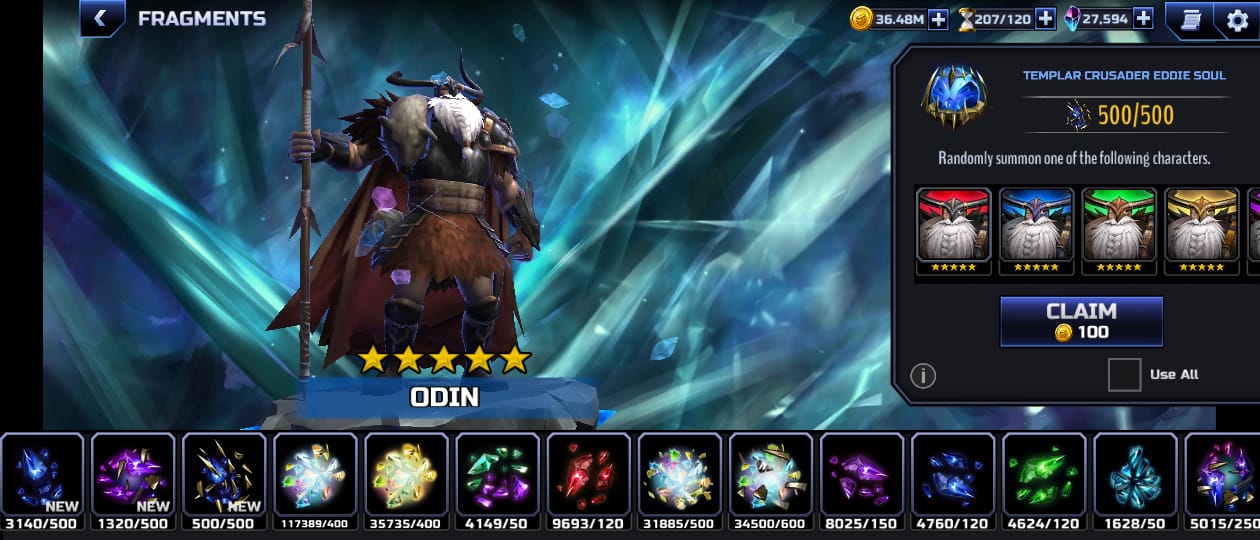
Task: Buy more purple gems via the plus button
Action: 1143,18
